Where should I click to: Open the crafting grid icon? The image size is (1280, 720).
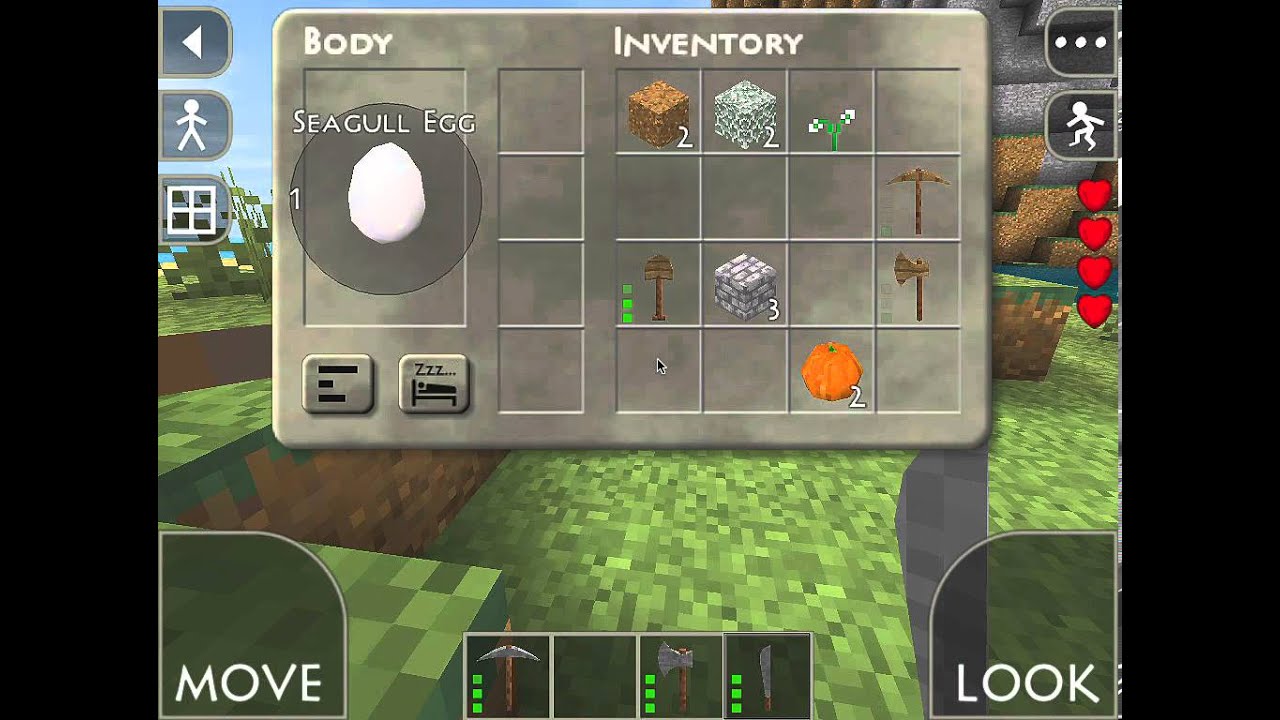[x=192, y=210]
